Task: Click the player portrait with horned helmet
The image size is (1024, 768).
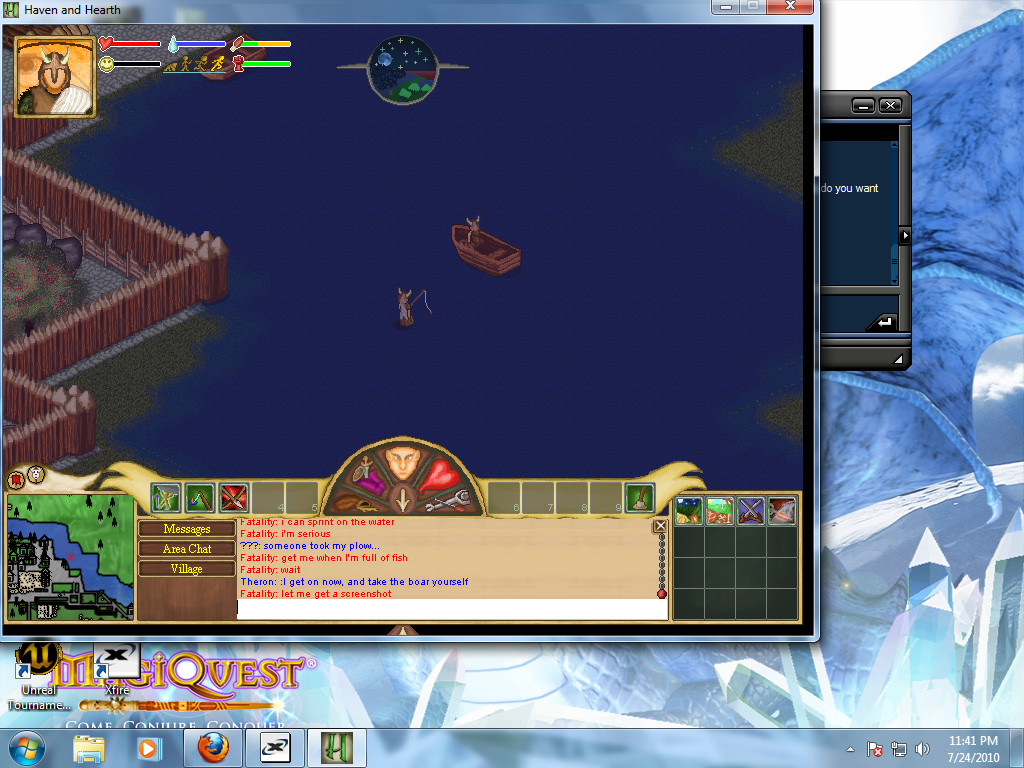Action: (x=55, y=76)
